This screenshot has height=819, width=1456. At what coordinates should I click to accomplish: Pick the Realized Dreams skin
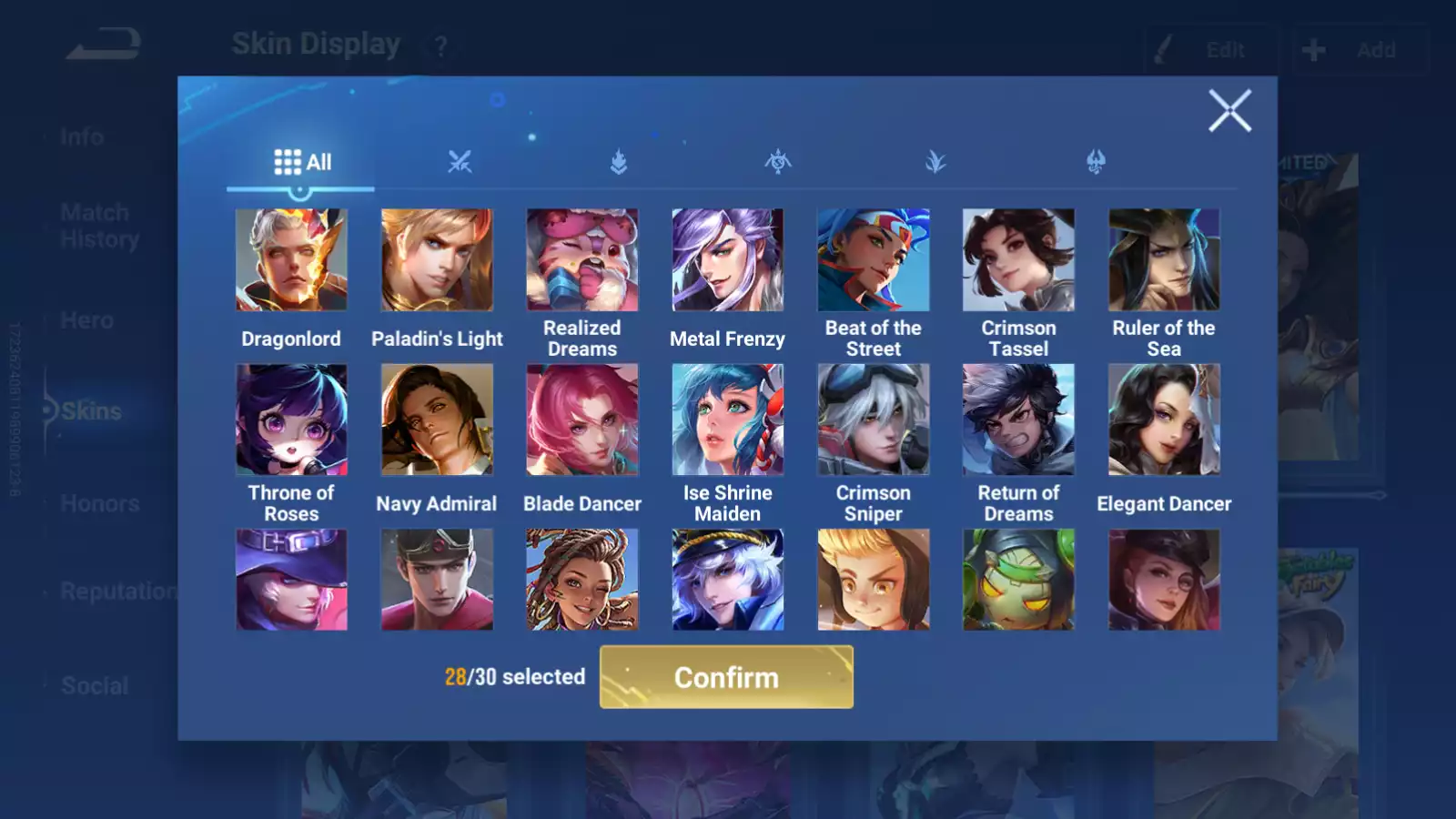click(x=582, y=260)
